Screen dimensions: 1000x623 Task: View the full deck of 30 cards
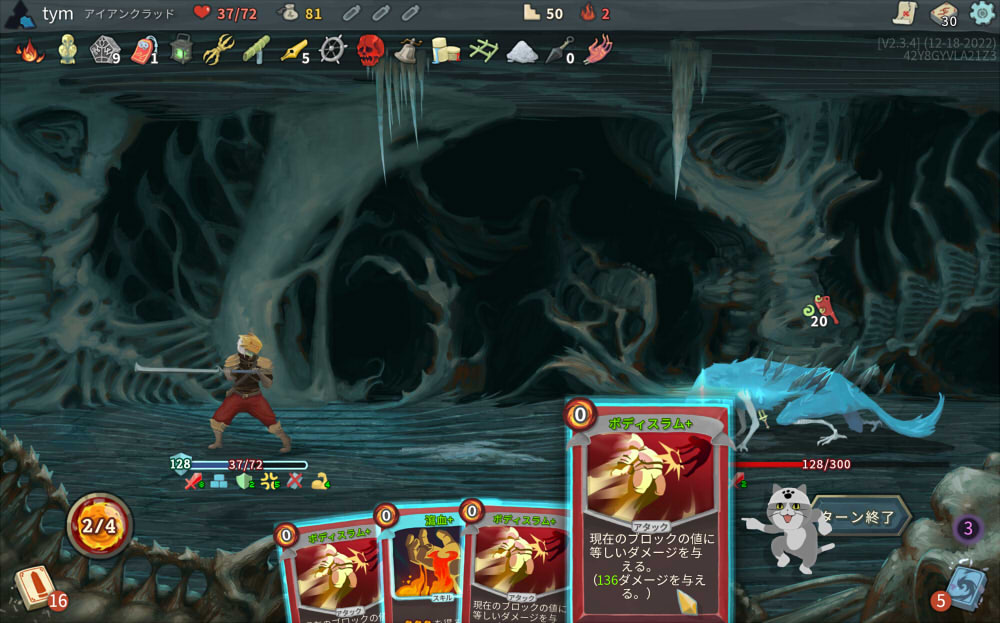tap(943, 13)
